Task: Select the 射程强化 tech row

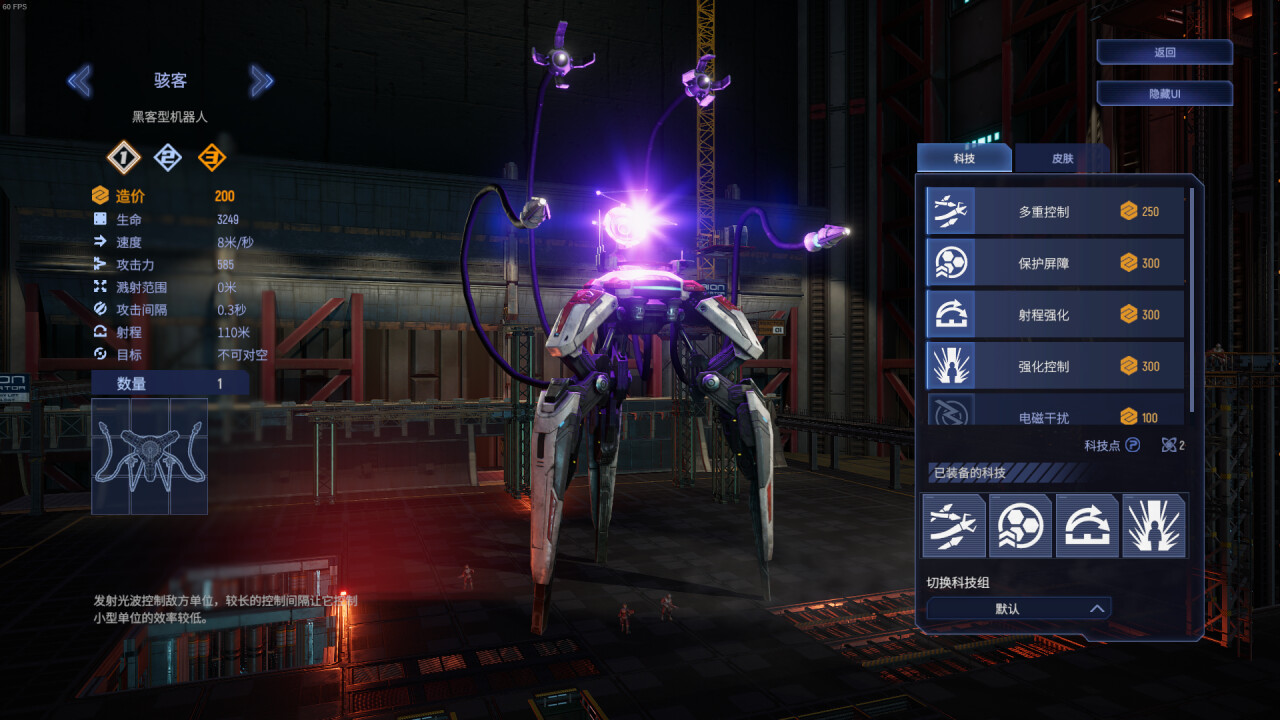Action: tap(1054, 315)
